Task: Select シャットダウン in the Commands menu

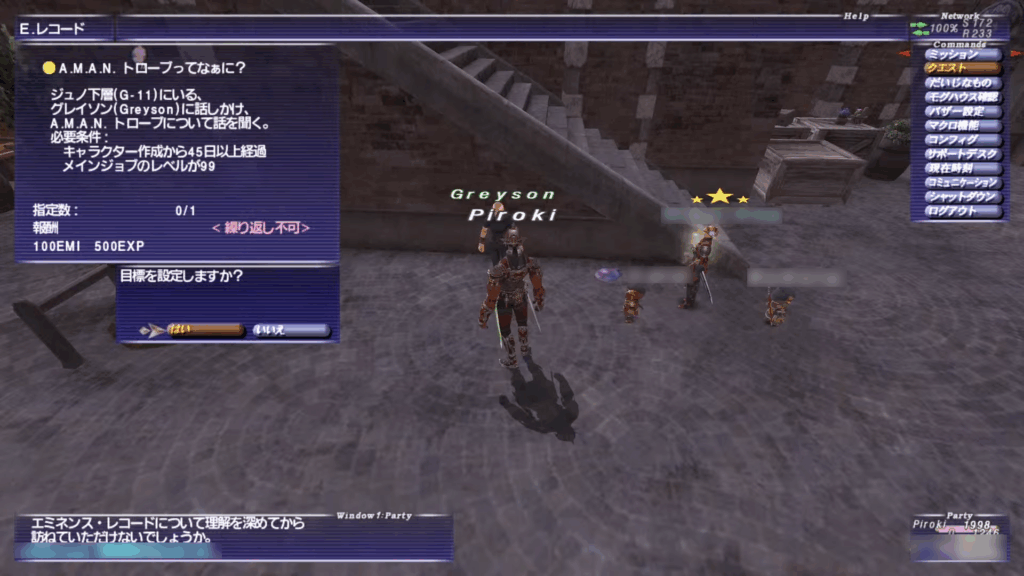Action: point(962,197)
